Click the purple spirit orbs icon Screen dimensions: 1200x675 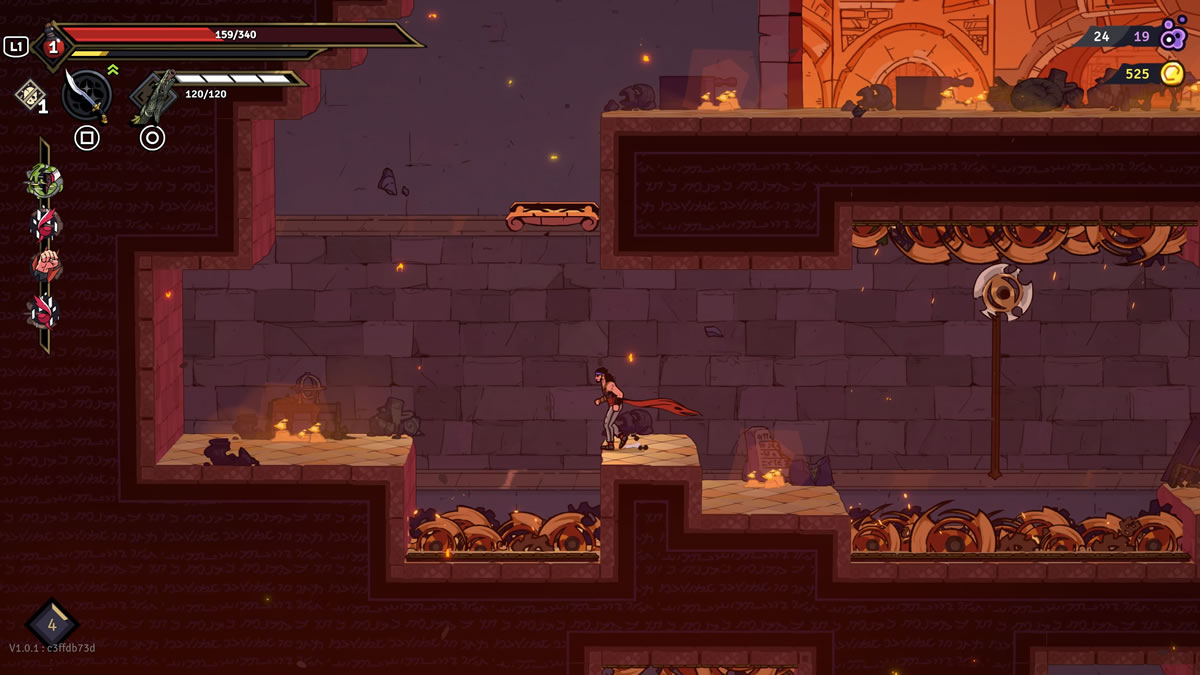(1172, 34)
